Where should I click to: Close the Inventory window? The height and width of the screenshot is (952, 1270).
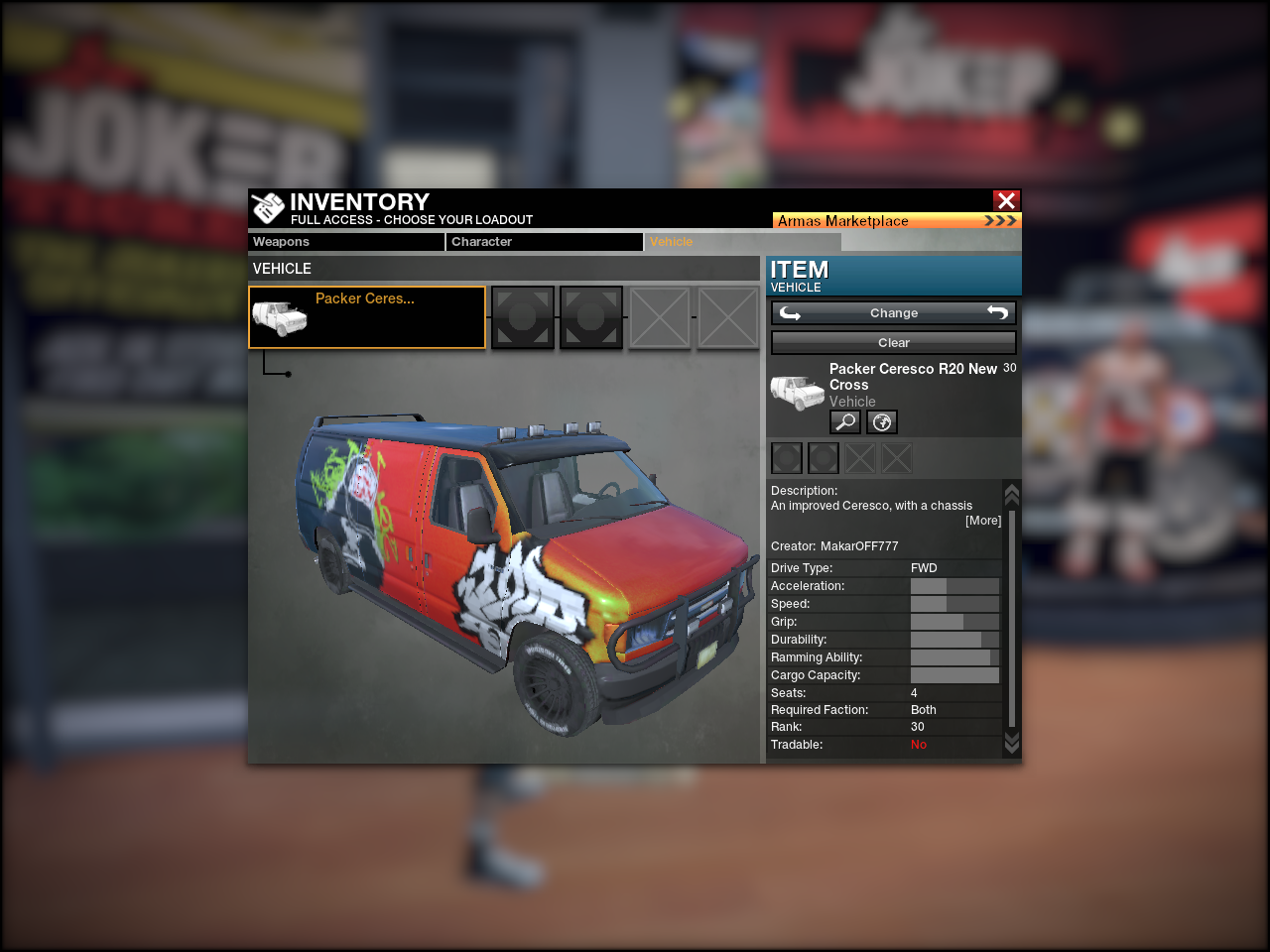(x=1006, y=200)
